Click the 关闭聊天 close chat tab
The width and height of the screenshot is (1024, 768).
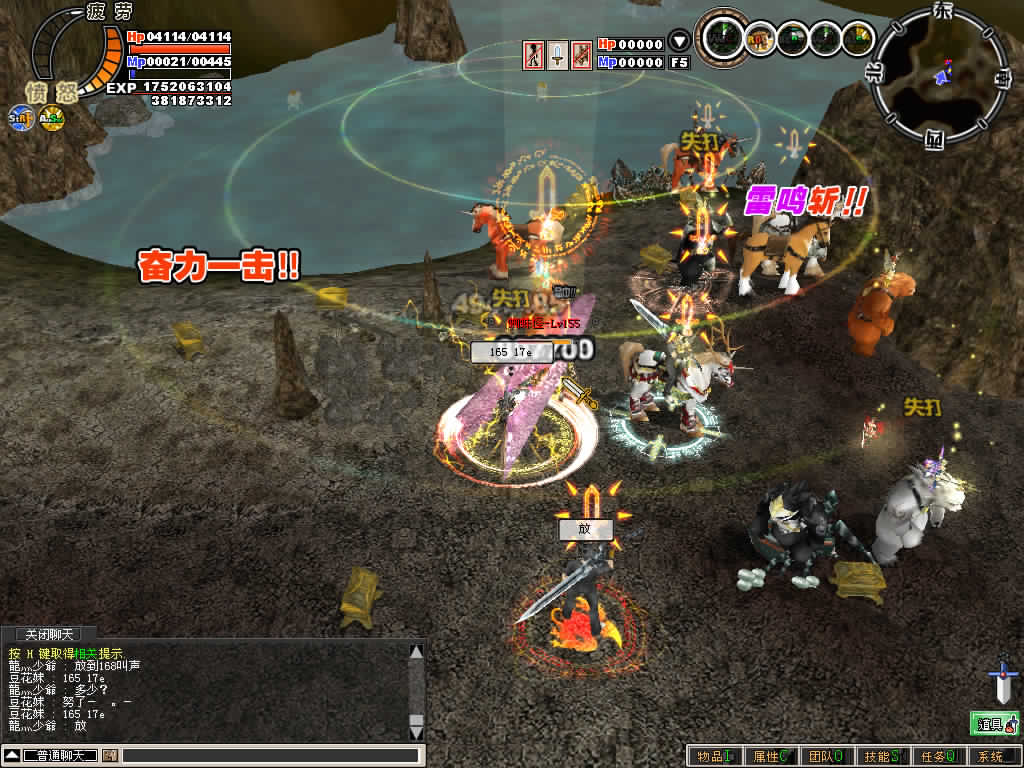point(49,635)
